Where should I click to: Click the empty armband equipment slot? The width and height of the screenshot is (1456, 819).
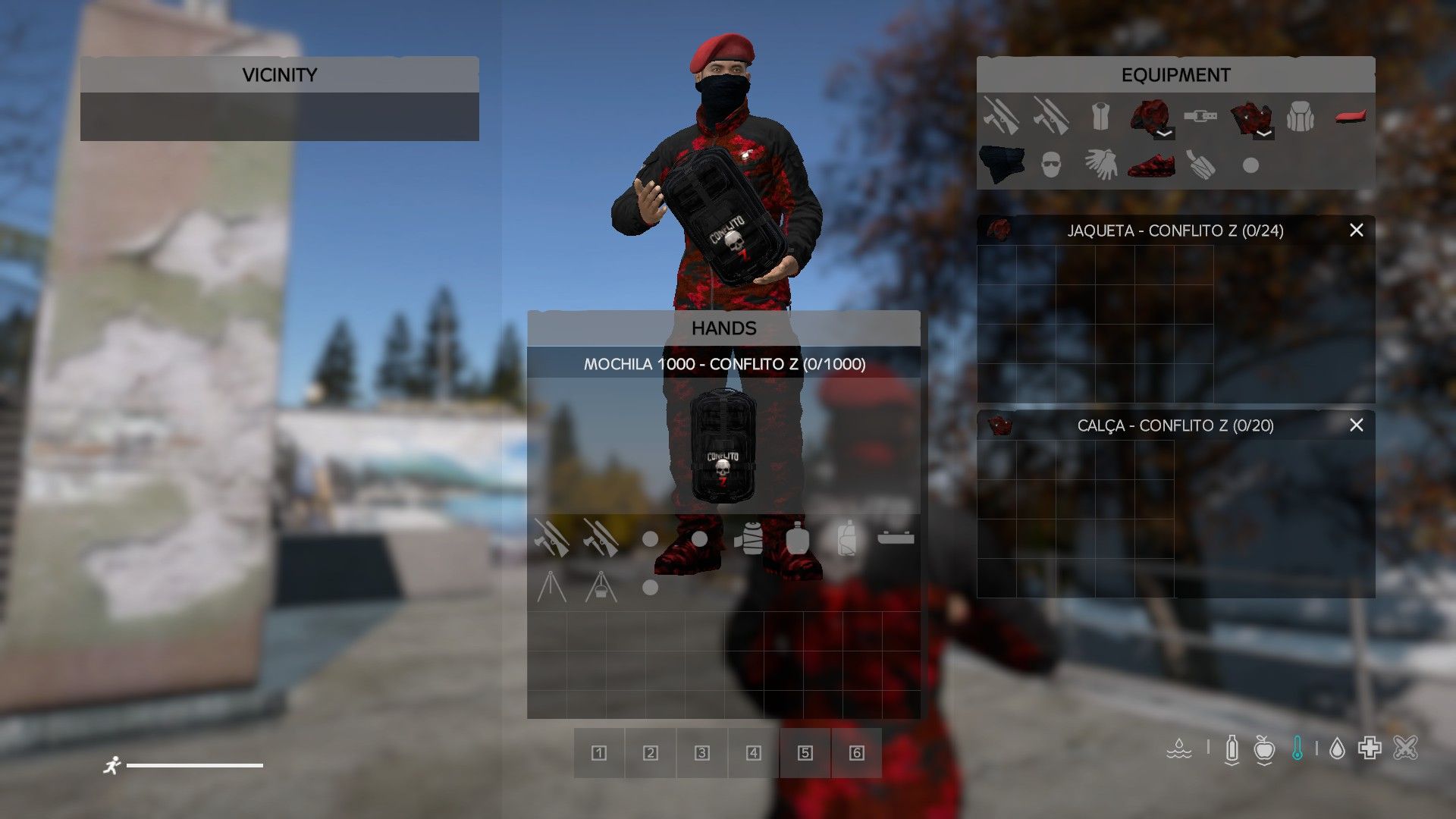point(1200,164)
